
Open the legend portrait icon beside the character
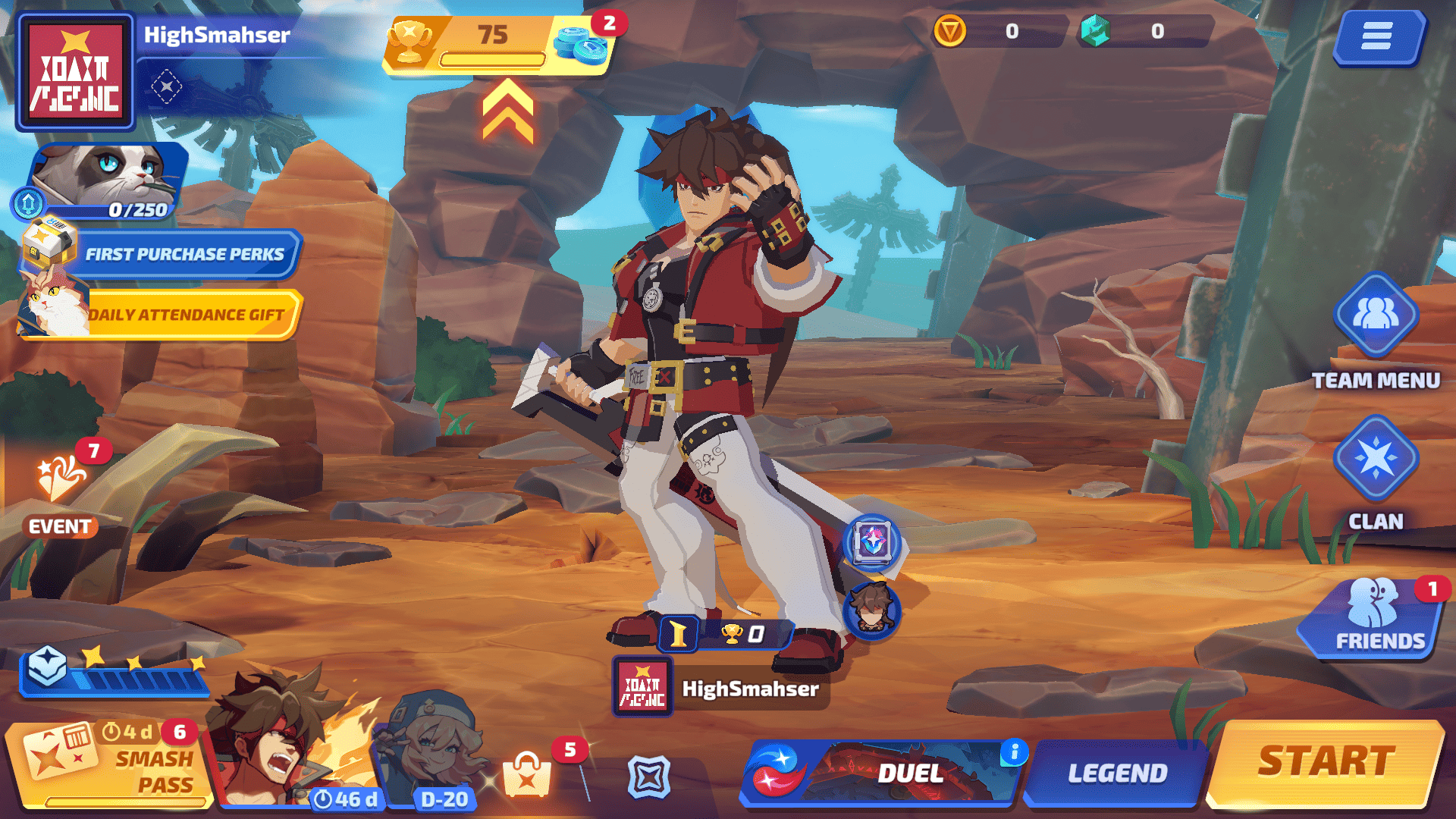[x=872, y=609]
